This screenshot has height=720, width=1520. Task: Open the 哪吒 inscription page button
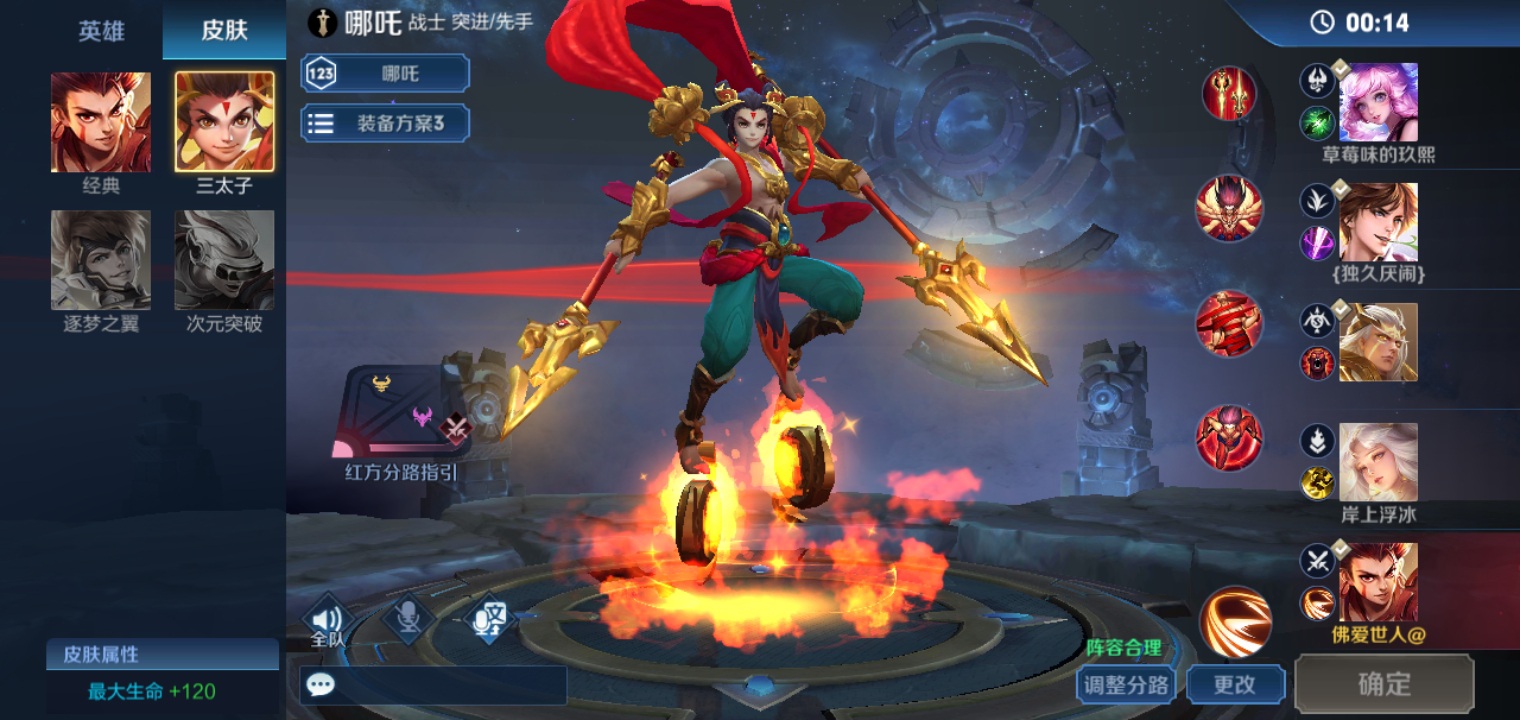[x=385, y=74]
